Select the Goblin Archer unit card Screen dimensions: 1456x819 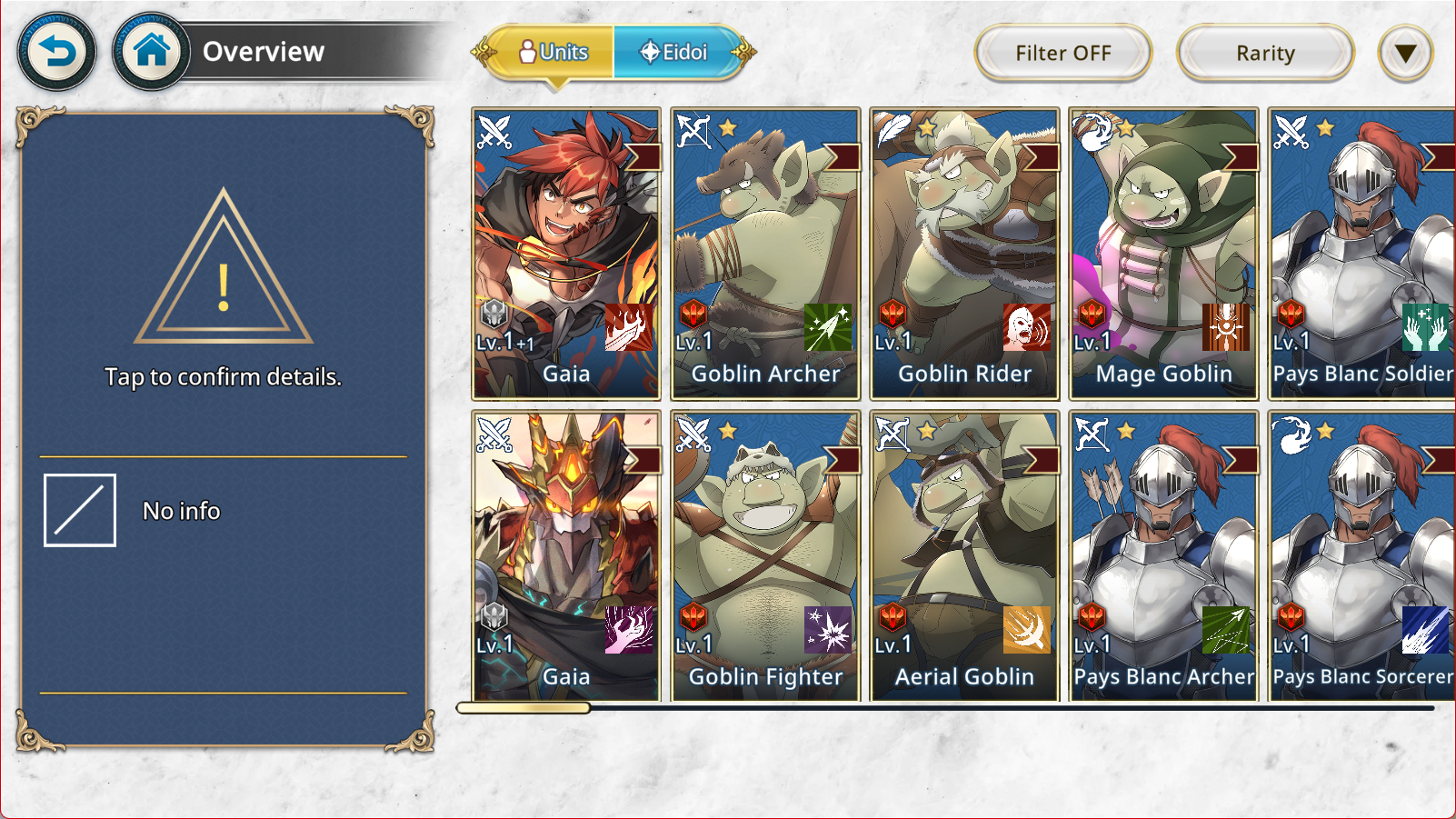tap(765, 254)
